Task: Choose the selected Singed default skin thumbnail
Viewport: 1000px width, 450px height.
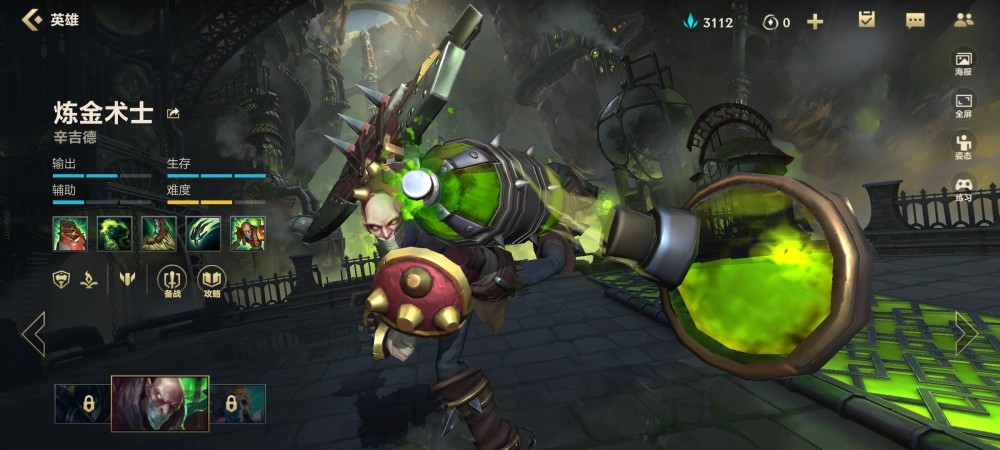Action: 160,403
